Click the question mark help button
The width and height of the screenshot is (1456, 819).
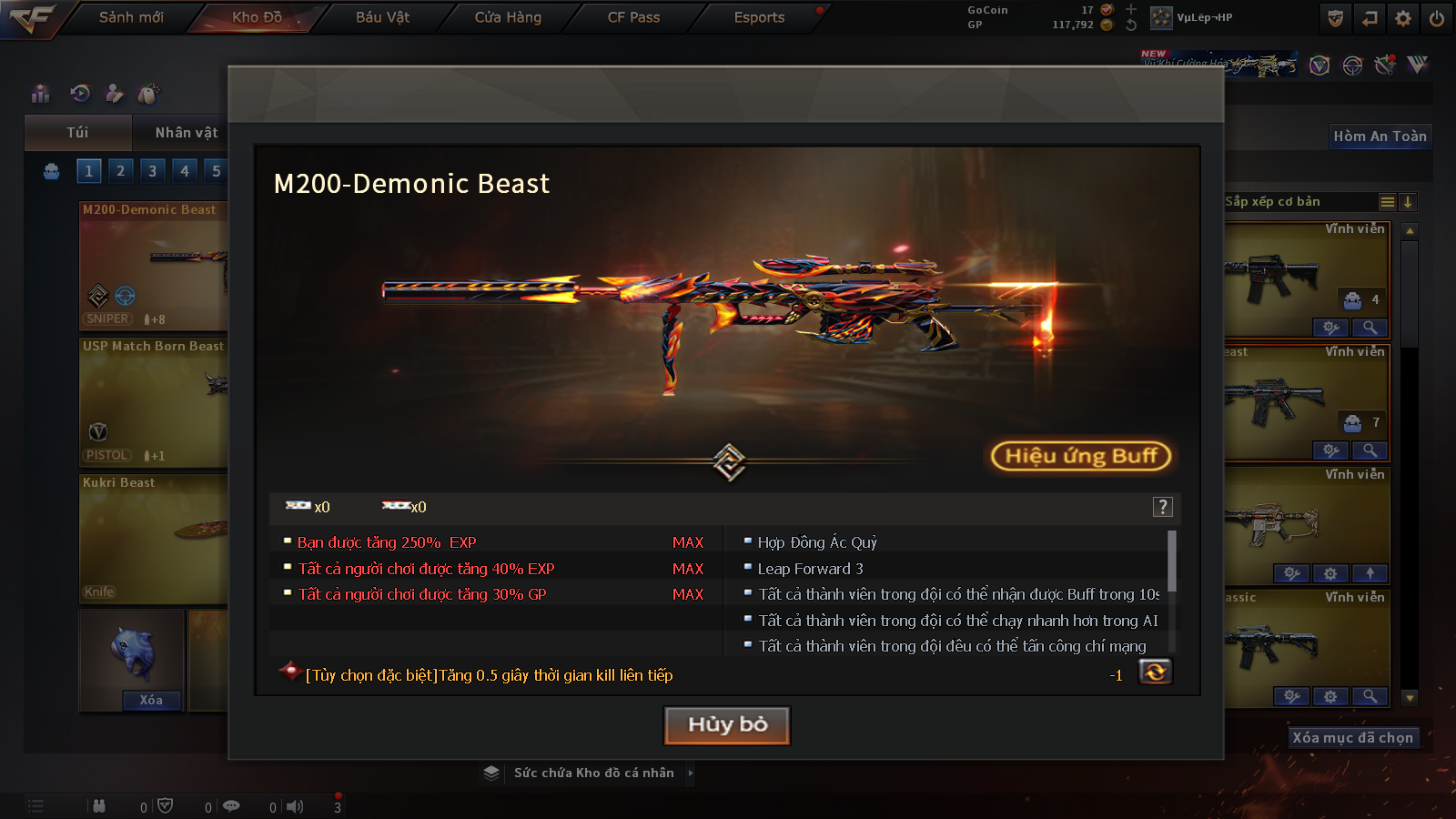click(1162, 507)
